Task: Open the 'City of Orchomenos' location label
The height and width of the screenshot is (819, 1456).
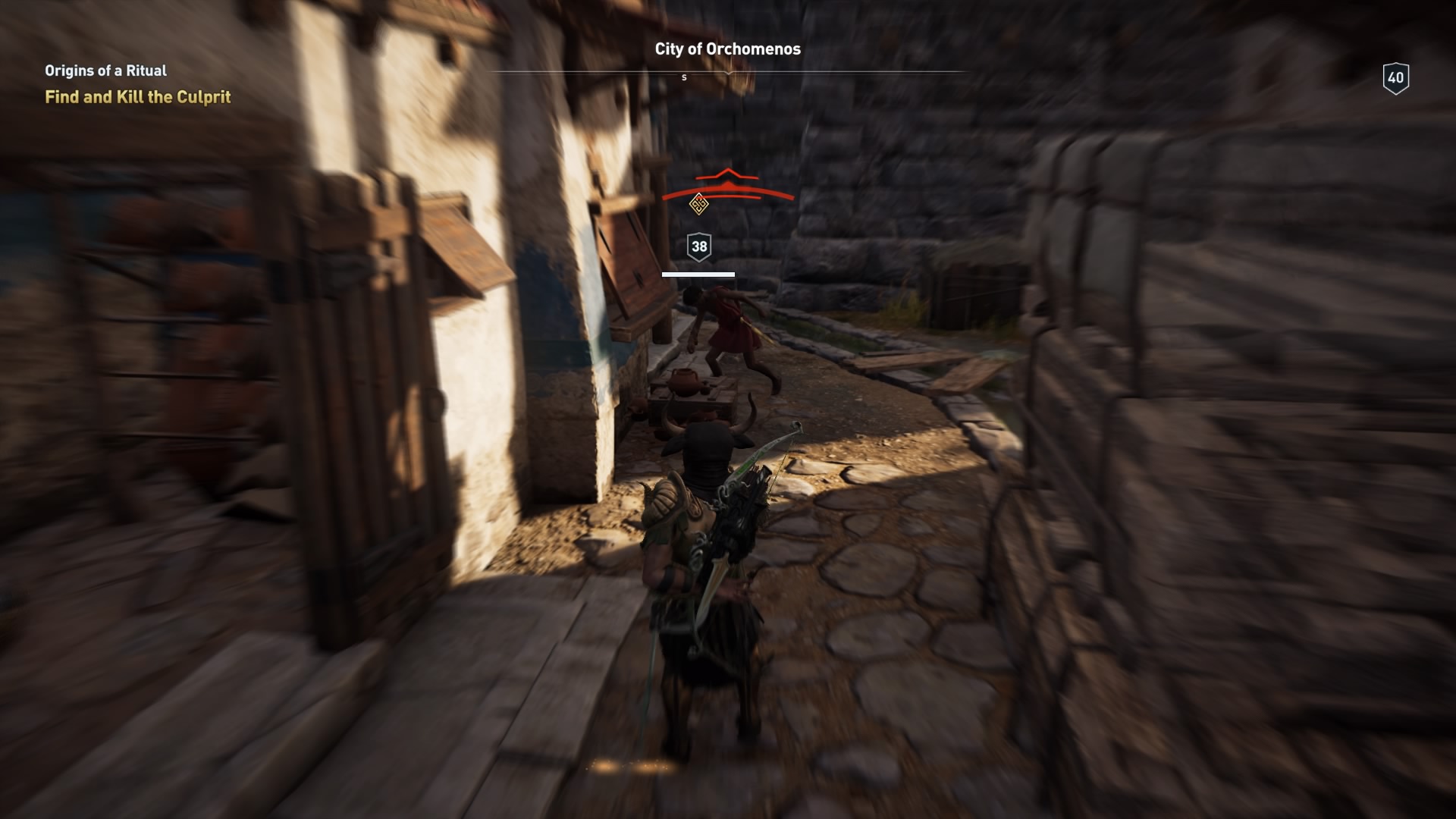Action: (x=726, y=49)
